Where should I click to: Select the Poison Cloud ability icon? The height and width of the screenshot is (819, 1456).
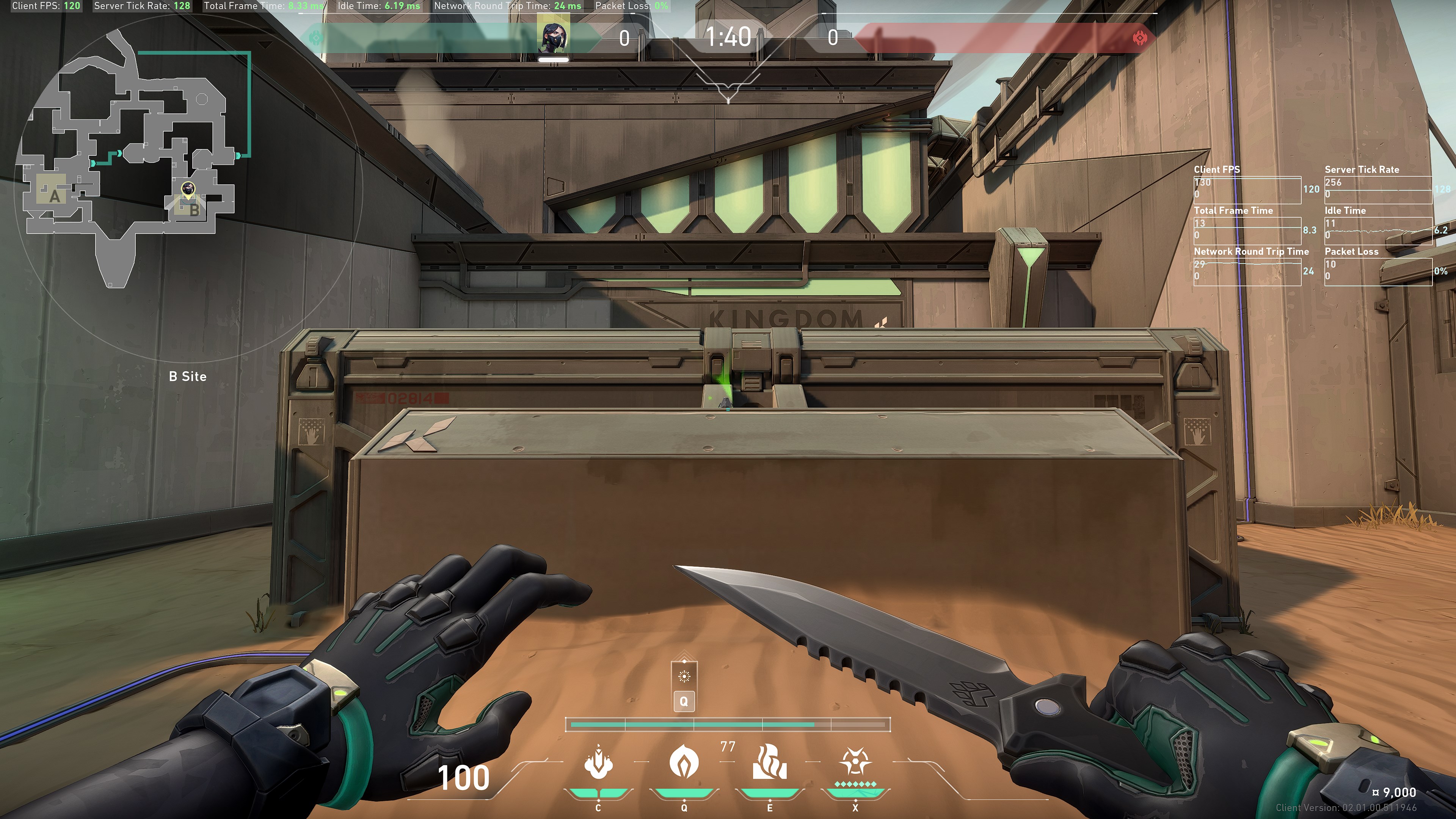click(684, 762)
